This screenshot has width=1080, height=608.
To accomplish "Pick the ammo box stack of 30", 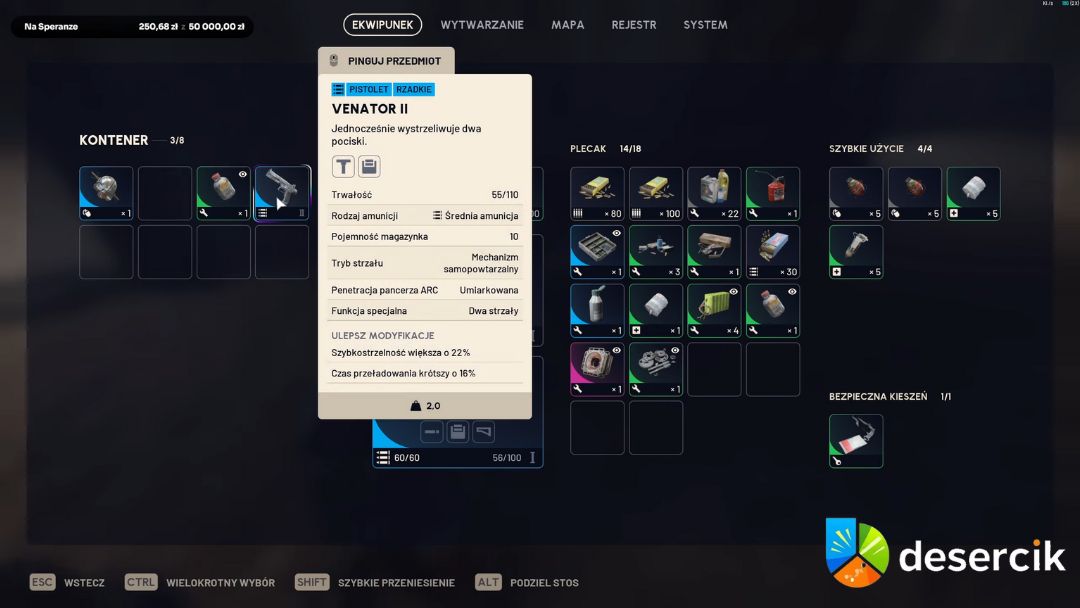I will click(773, 252).
